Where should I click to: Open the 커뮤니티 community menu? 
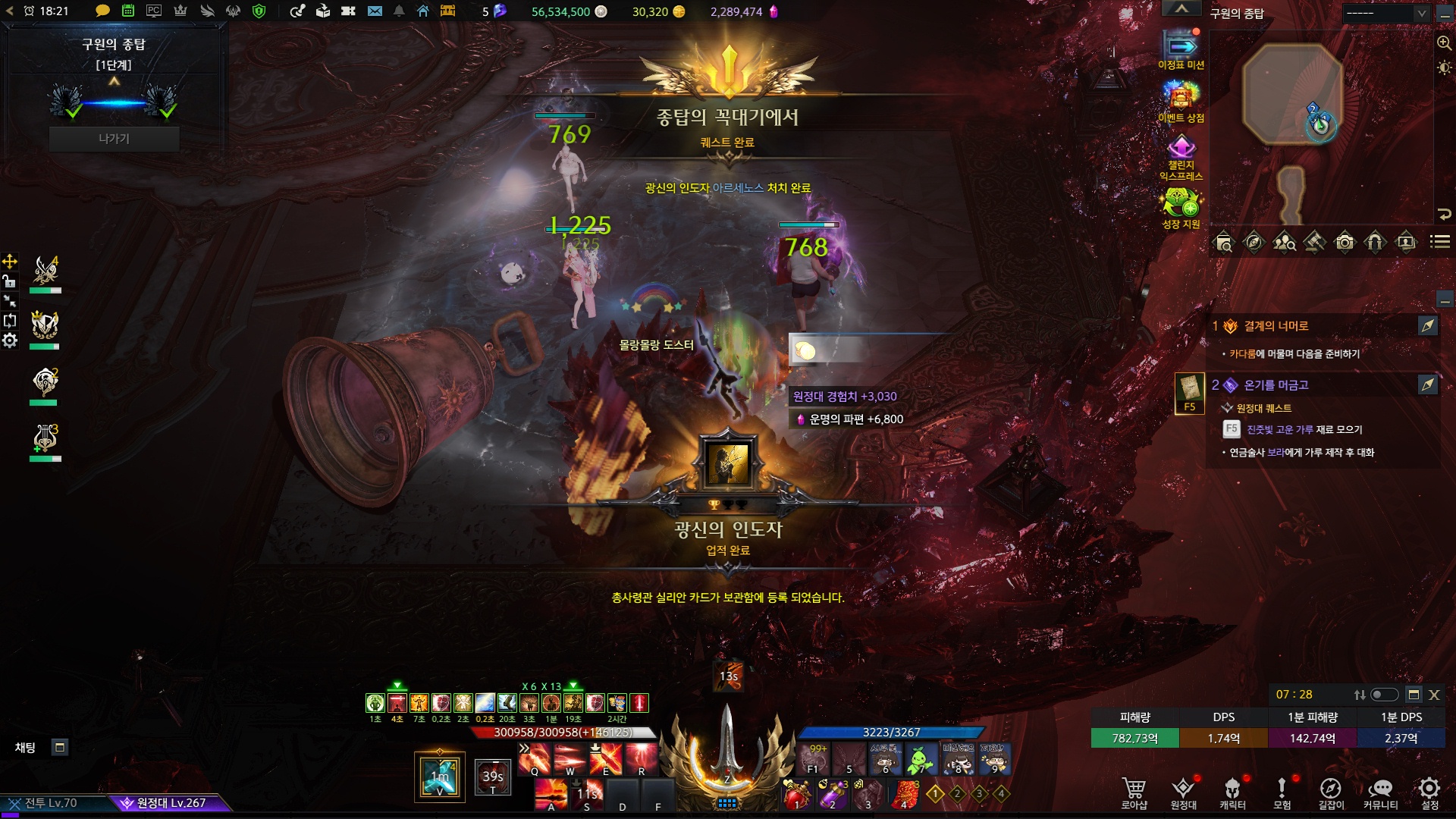(x=1380, y=792)
